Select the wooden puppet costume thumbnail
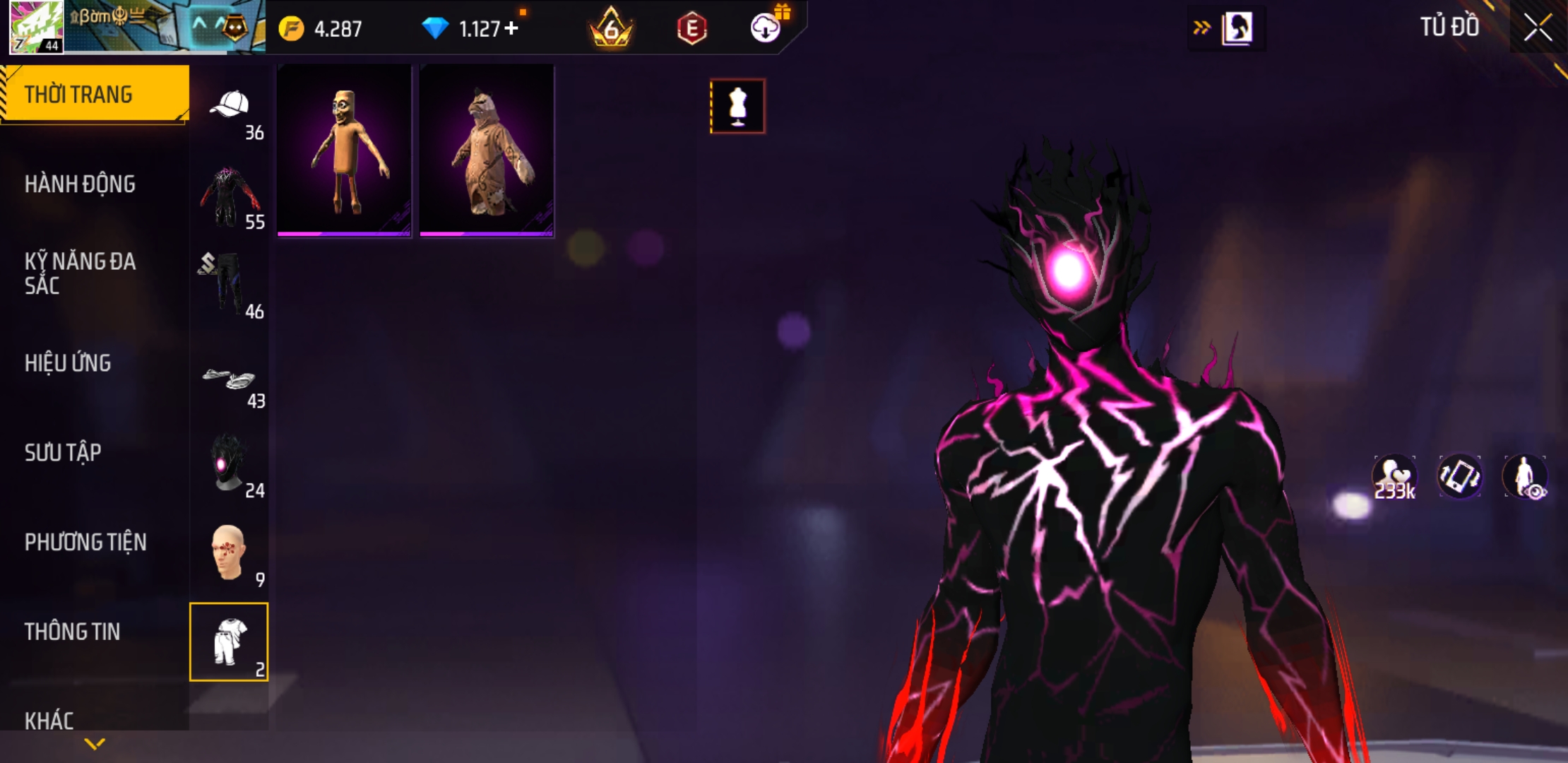The image size is (1568, 763). pos(344,150)
